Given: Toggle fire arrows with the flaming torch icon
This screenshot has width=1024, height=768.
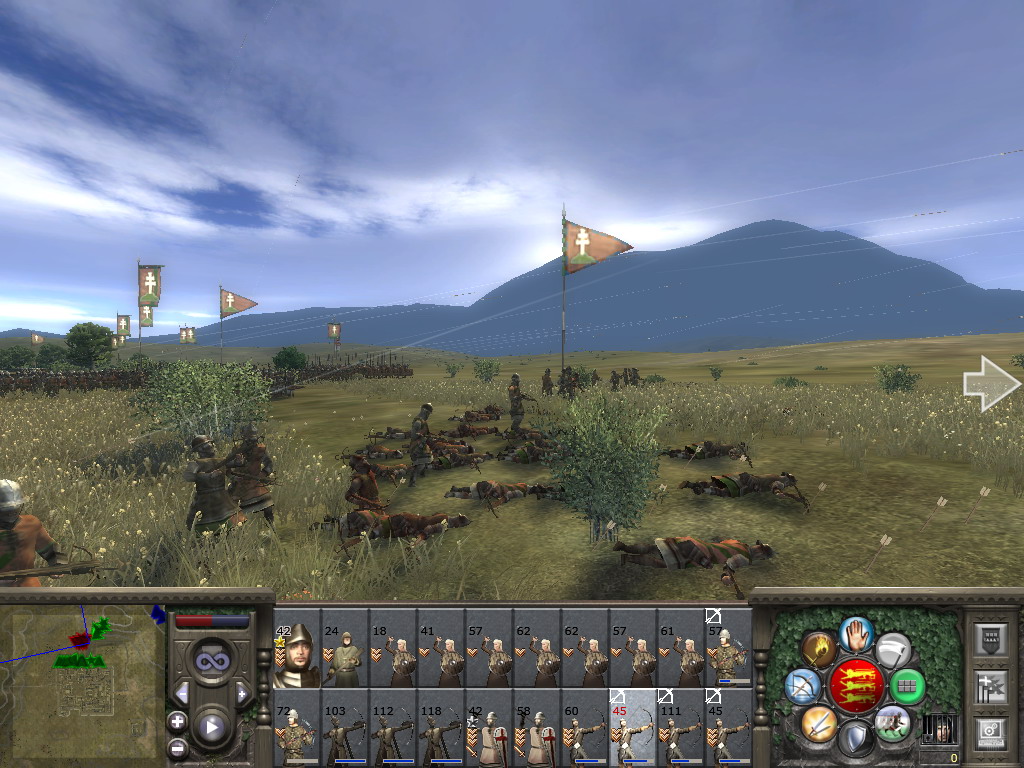Looking at the screenshot, I should click(x=819, y=649).
